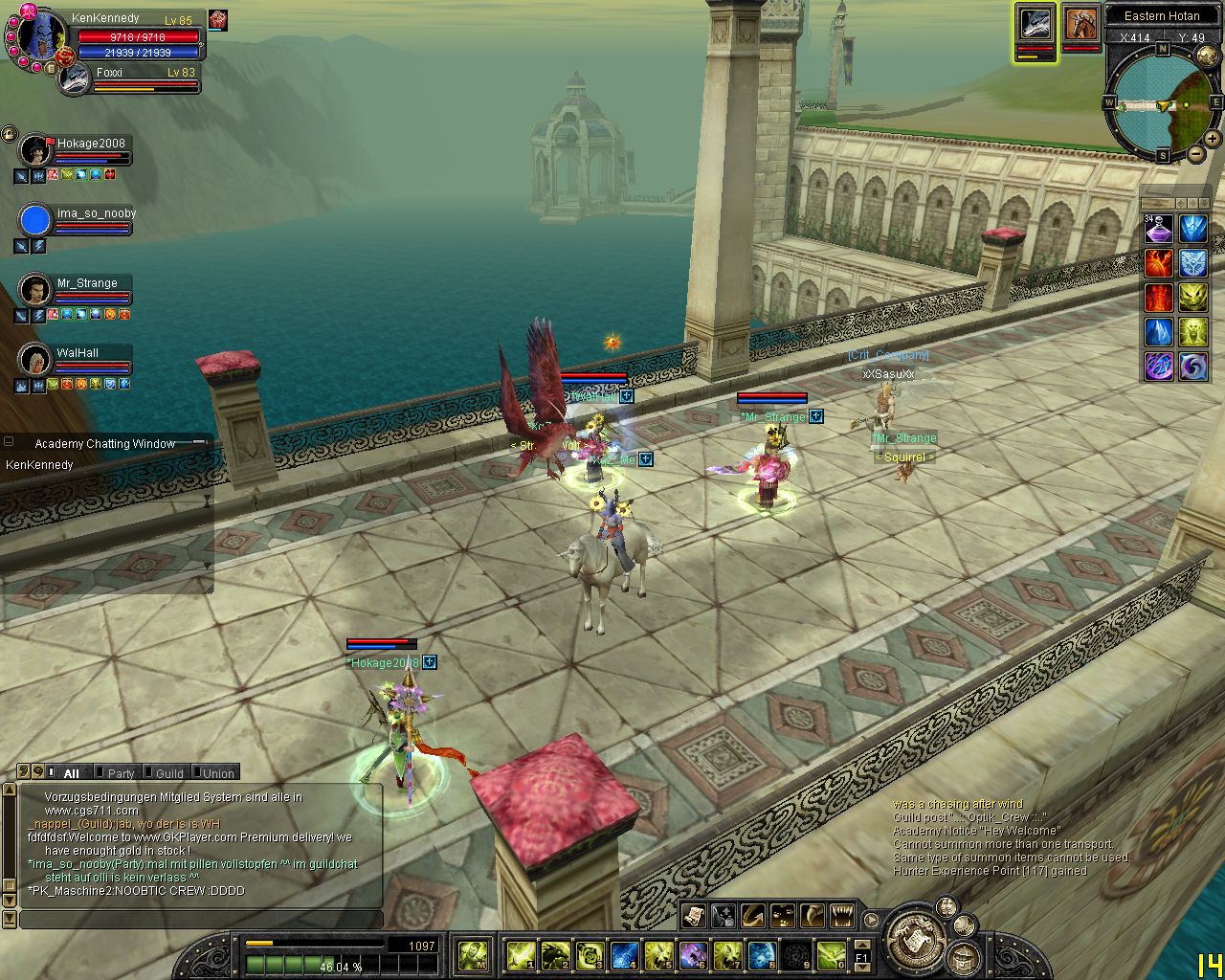Viewport: 1225px width, 980px height.
Task: Activate the fire phoenix skill icon
Action: [x=1159, y=263]
